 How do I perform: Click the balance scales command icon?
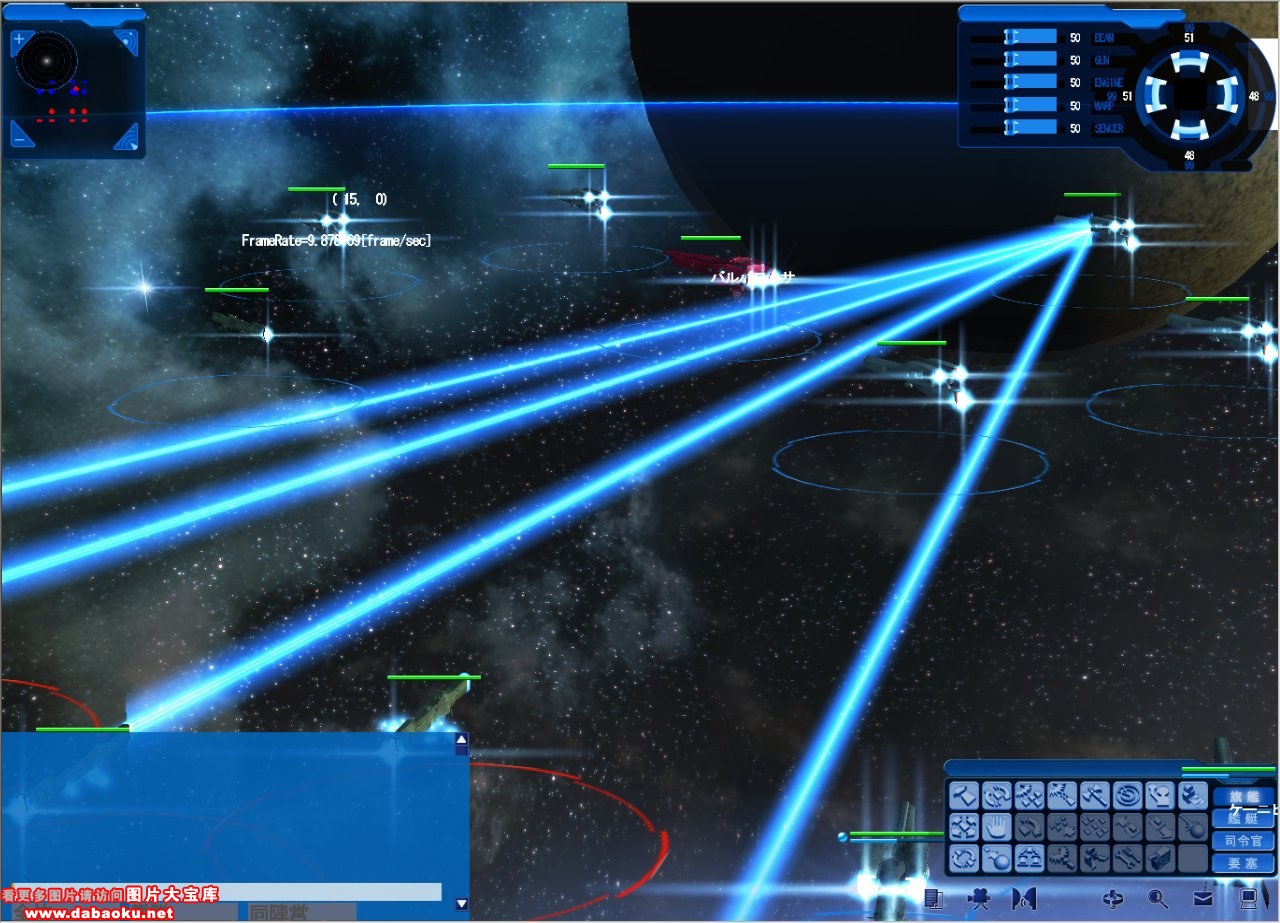point(1029,858)
